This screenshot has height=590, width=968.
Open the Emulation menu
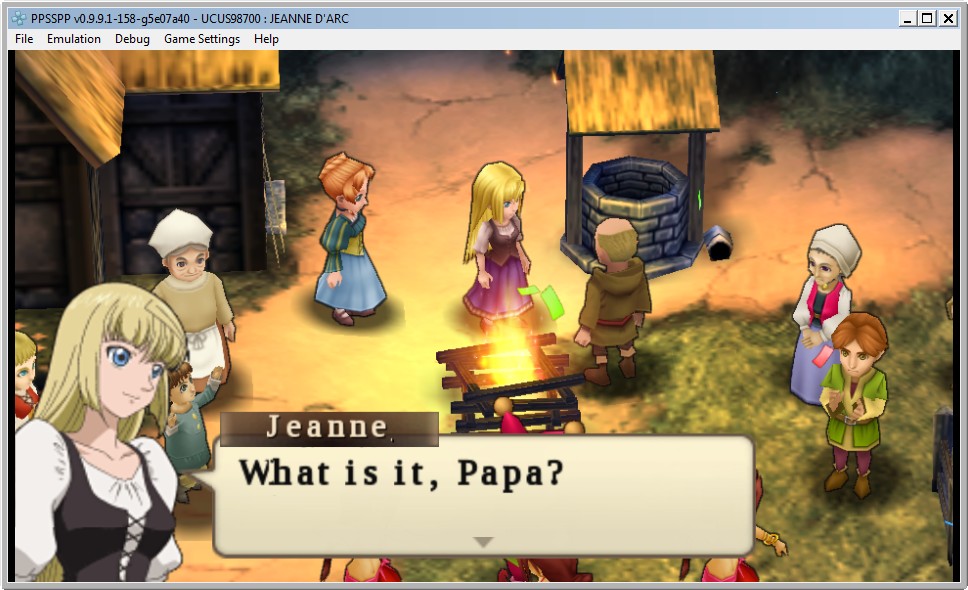74,39
